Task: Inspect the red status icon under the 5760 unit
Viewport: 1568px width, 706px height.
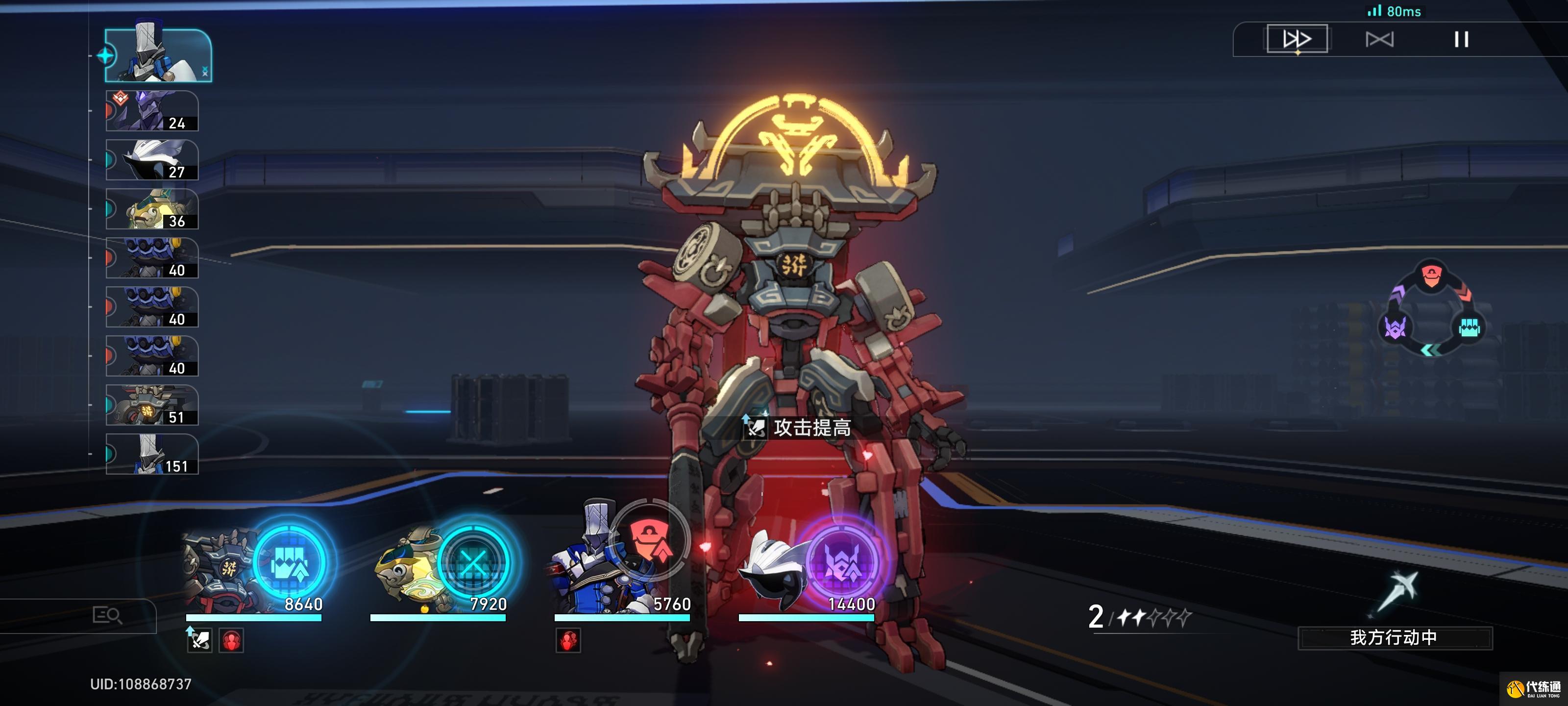Action: [568, 640]
